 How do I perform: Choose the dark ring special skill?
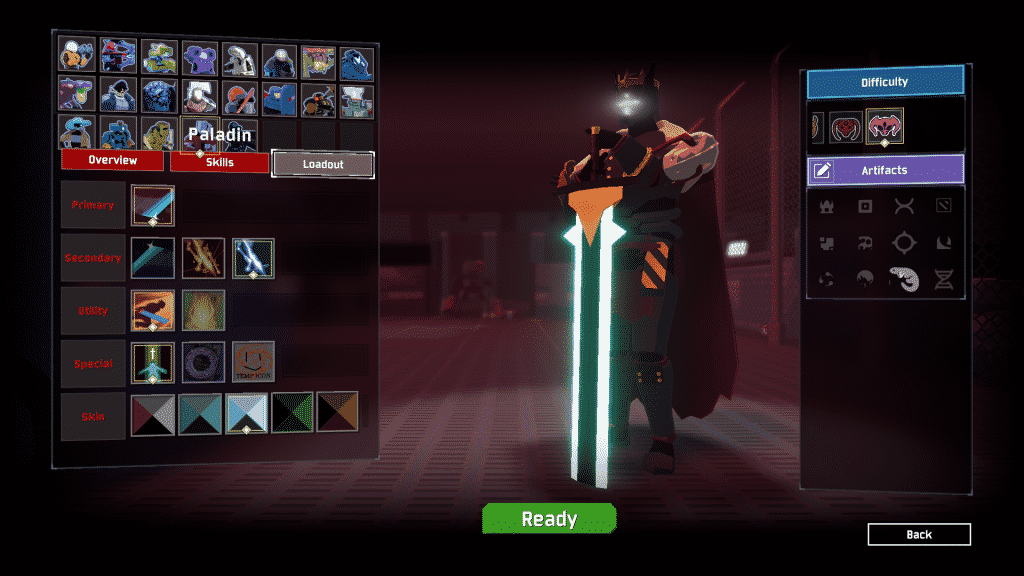pyautogui.click(x=203, y=362)
